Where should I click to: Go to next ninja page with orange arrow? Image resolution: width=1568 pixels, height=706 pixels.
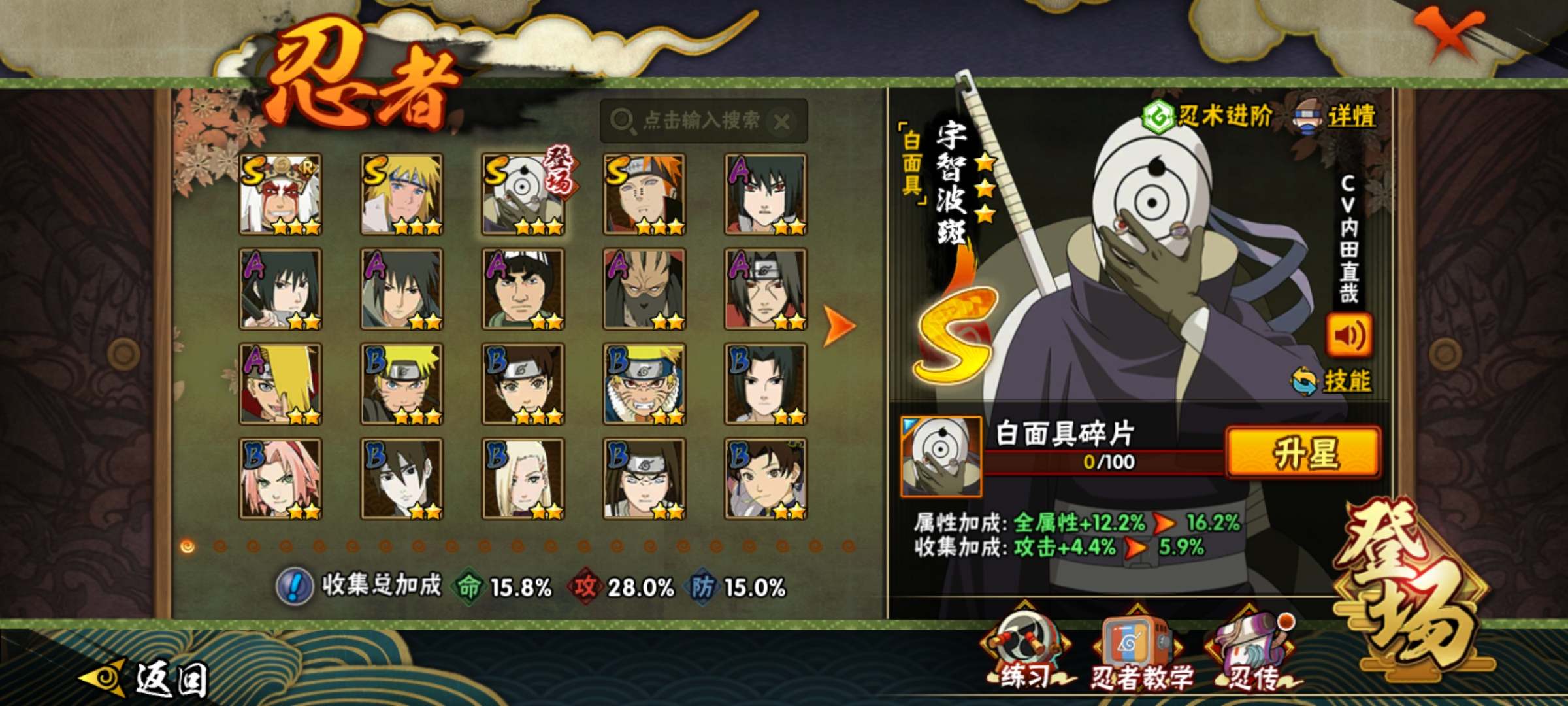(839, 325)
